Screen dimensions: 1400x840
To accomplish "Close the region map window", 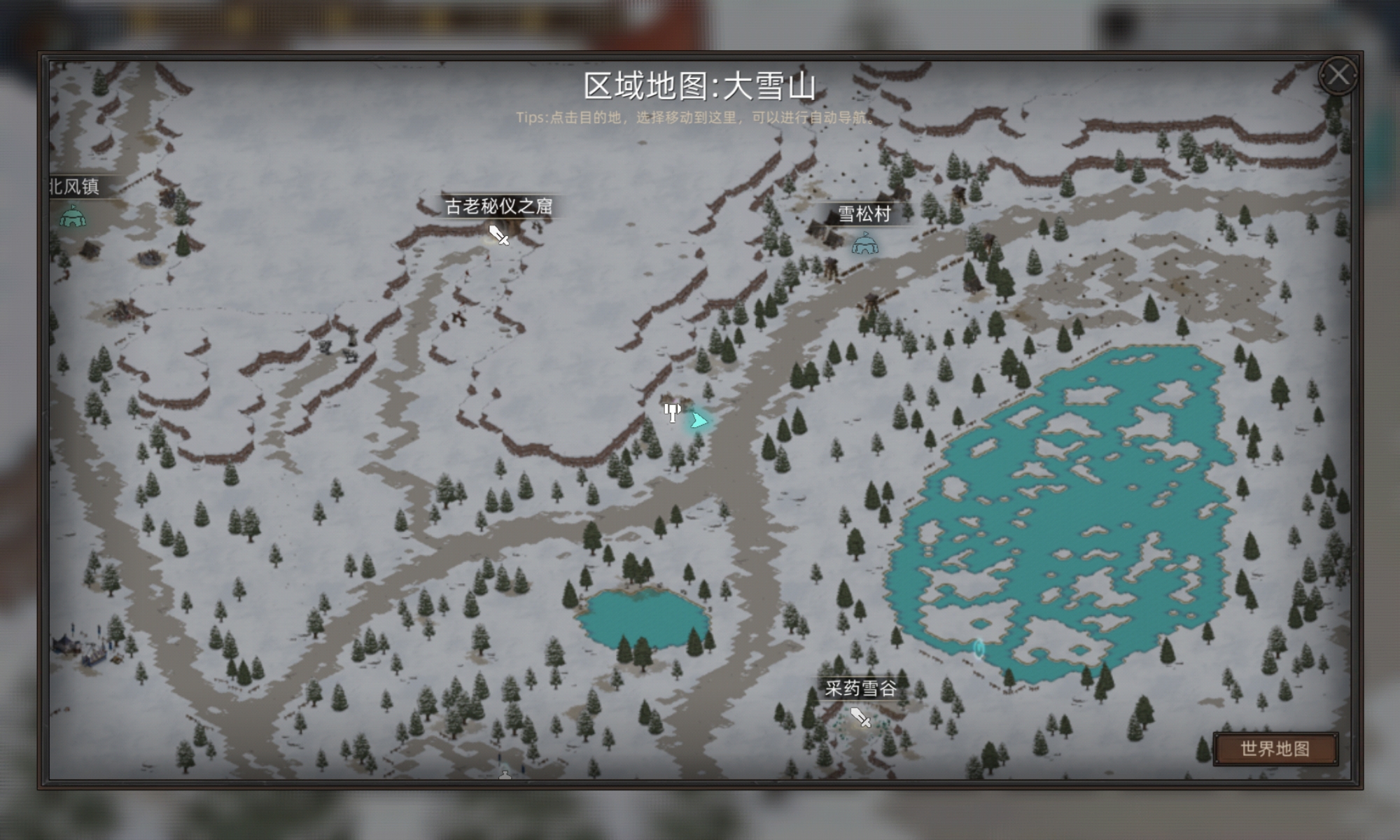I will point(1339,76).
